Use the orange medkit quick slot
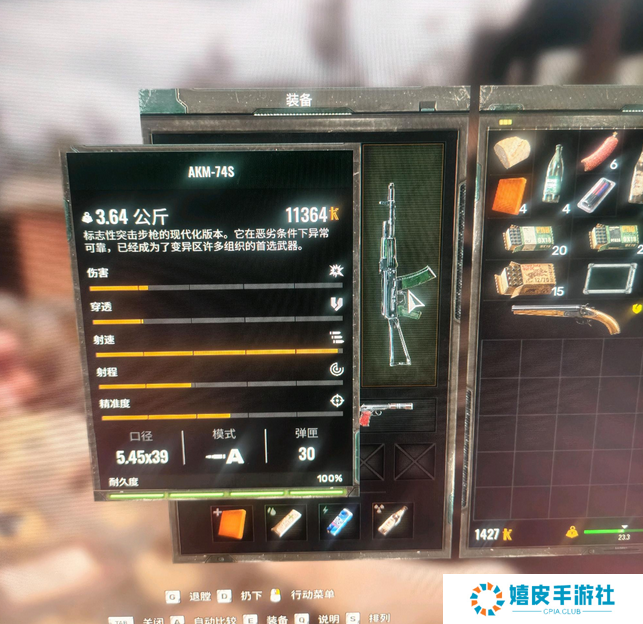Screen dimensions: 643x624 pyautogui.click(x=232, y=520)
